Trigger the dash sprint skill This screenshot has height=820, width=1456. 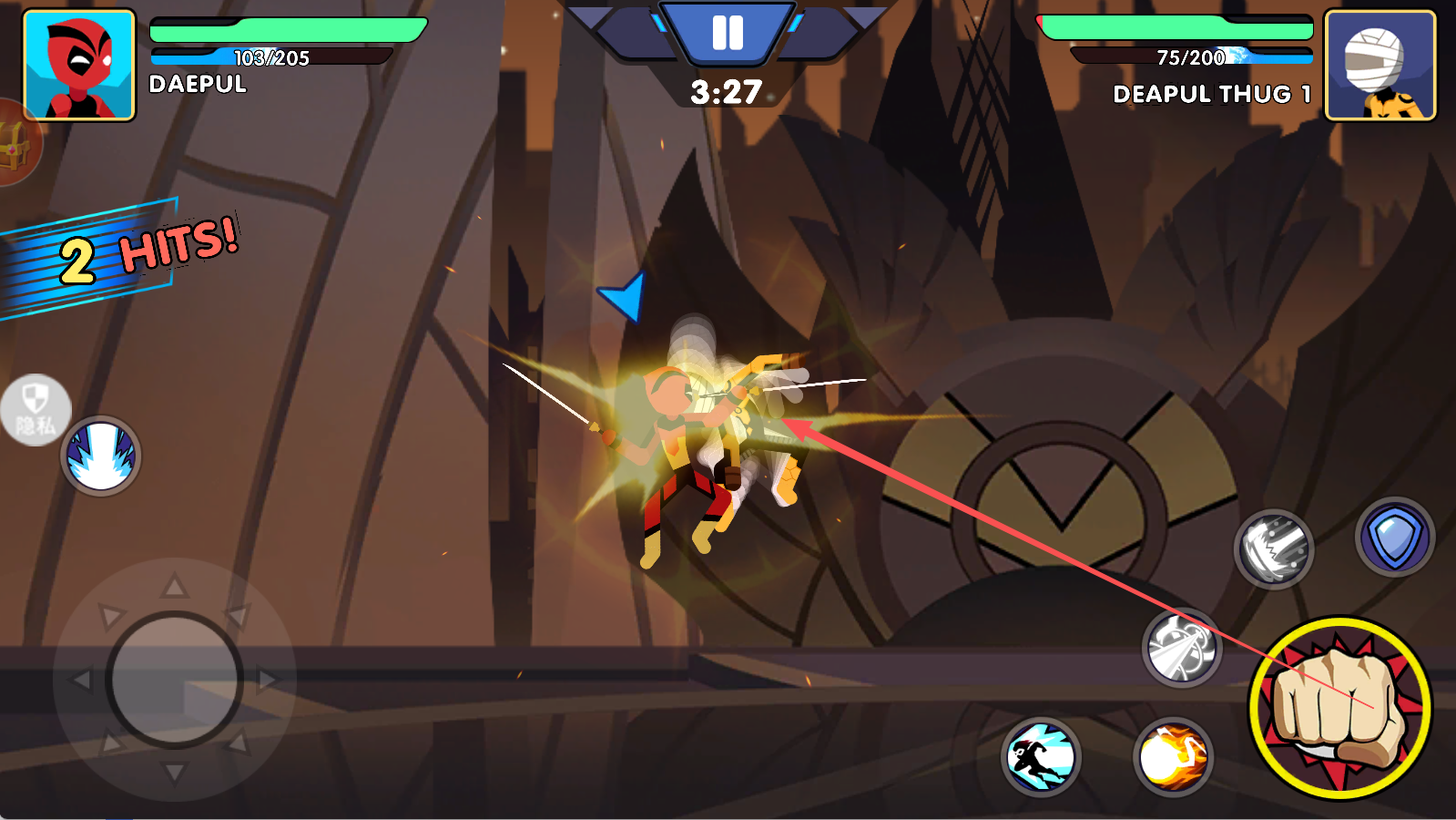pyautogui.click(x=1041, y=756)
